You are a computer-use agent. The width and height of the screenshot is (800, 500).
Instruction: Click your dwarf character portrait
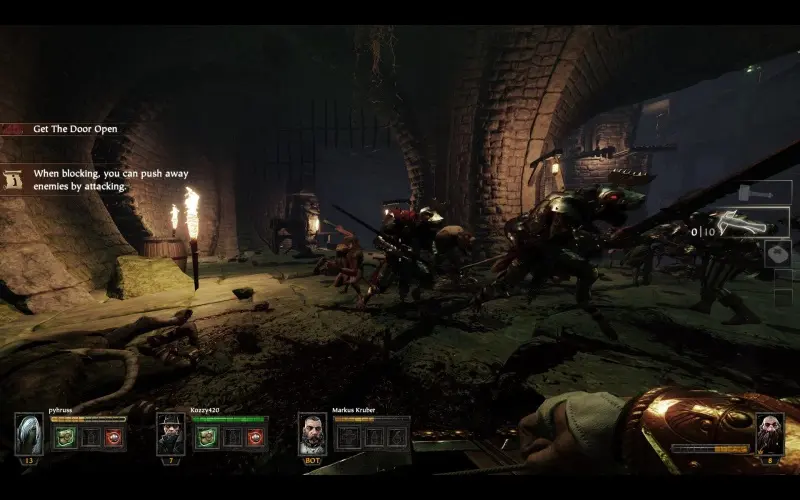click(x=769, y=433)
